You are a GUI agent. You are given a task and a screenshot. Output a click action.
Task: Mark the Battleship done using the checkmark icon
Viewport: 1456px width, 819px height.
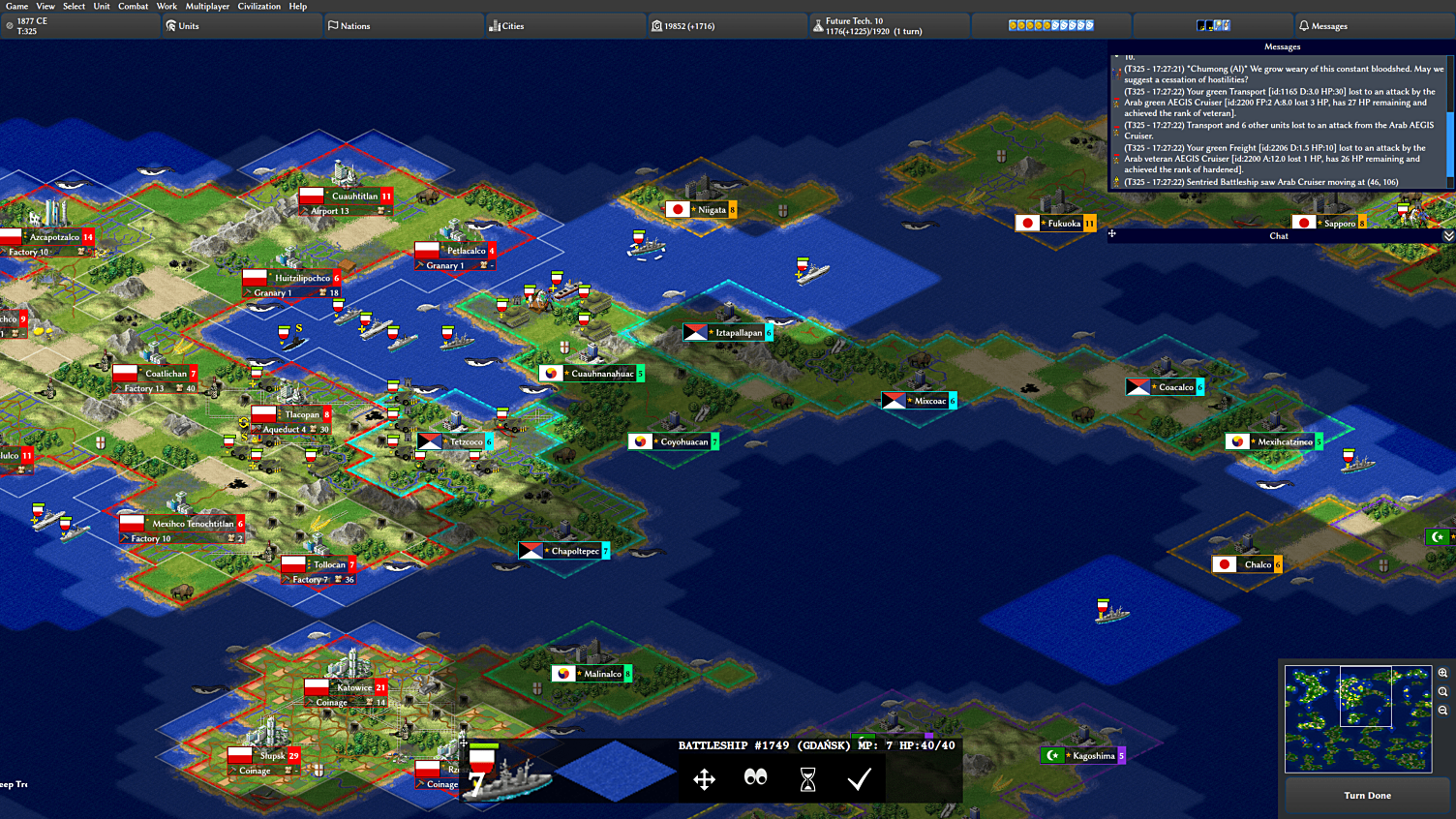click(859, 779)
